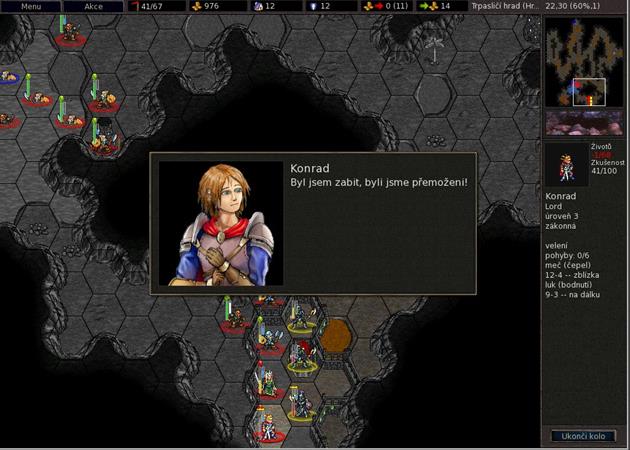The image size is (630, 450).
Task: Click the Ukonči kolo end turn button
Action: [583, 436]
